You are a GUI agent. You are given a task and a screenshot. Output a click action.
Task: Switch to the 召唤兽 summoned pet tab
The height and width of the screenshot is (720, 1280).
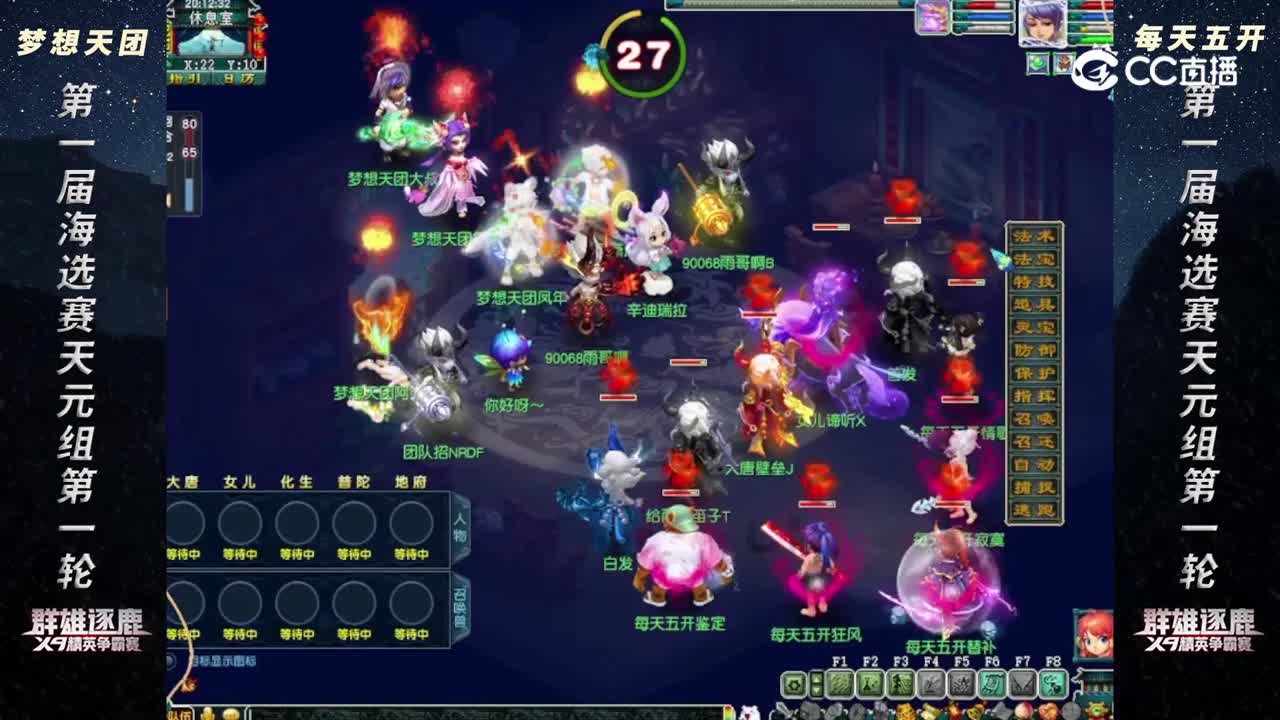(459, 600)
